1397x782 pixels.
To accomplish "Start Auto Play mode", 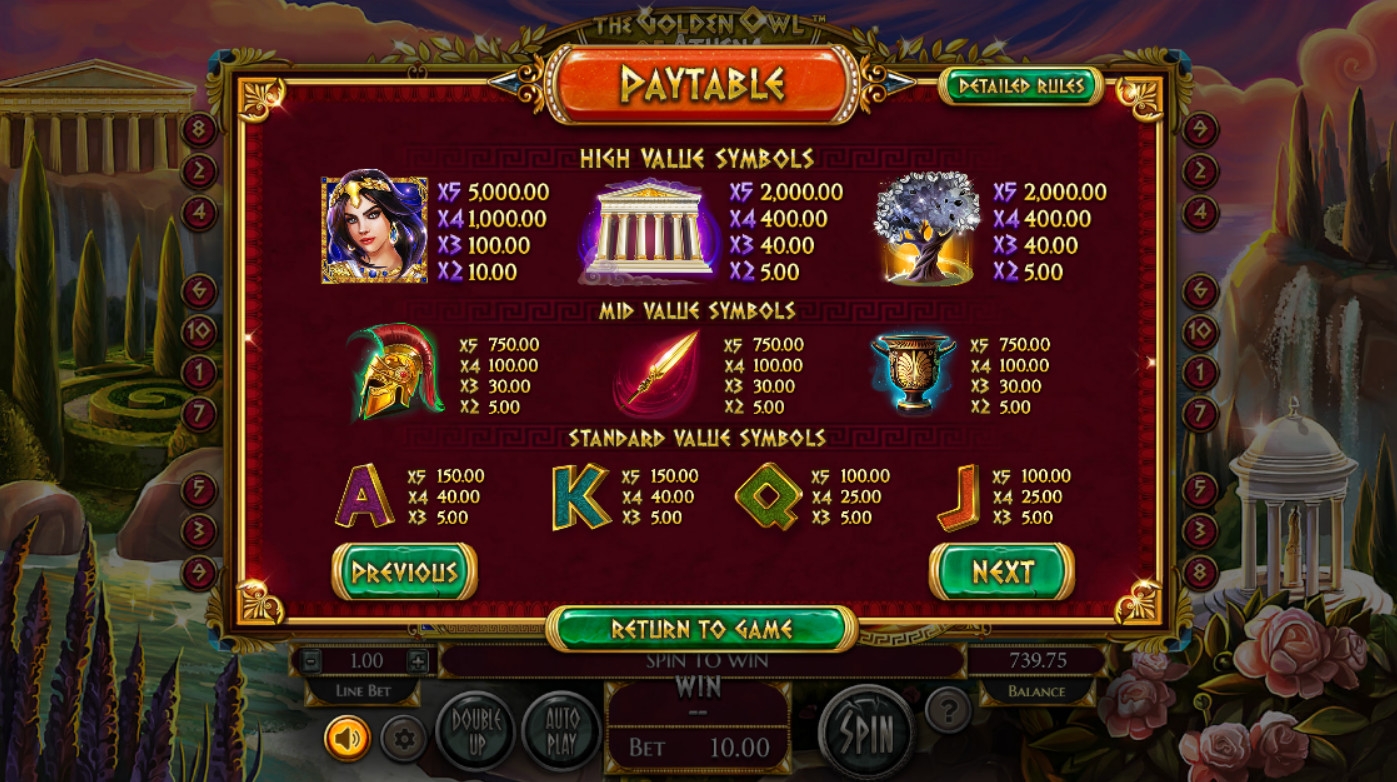I will 561,731.
